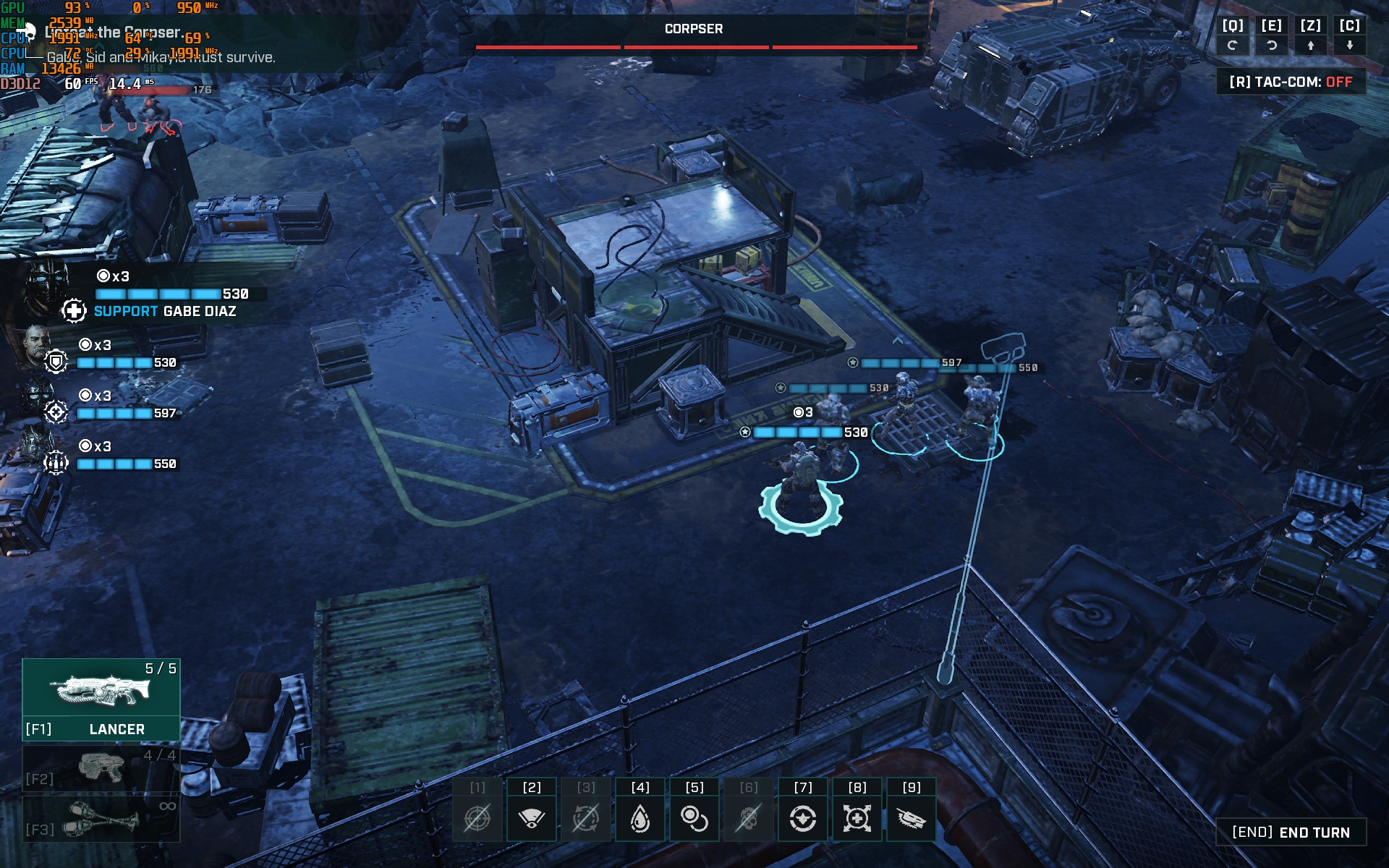Use the medical cross group heal ability
This screenshot has height=868, width=1389.
[x=857, y=818]
